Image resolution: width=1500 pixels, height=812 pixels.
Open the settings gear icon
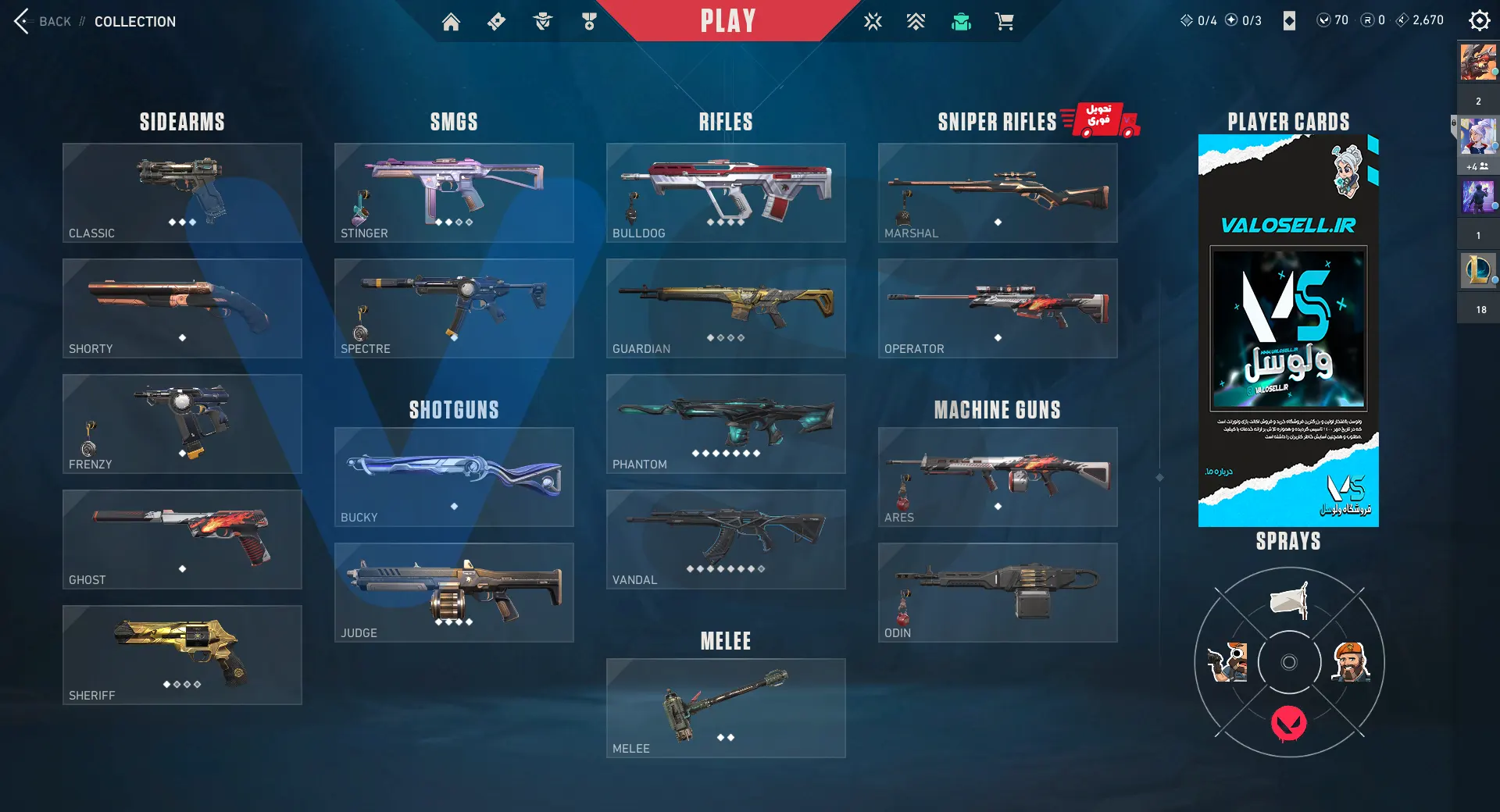tap(1479, 20)
